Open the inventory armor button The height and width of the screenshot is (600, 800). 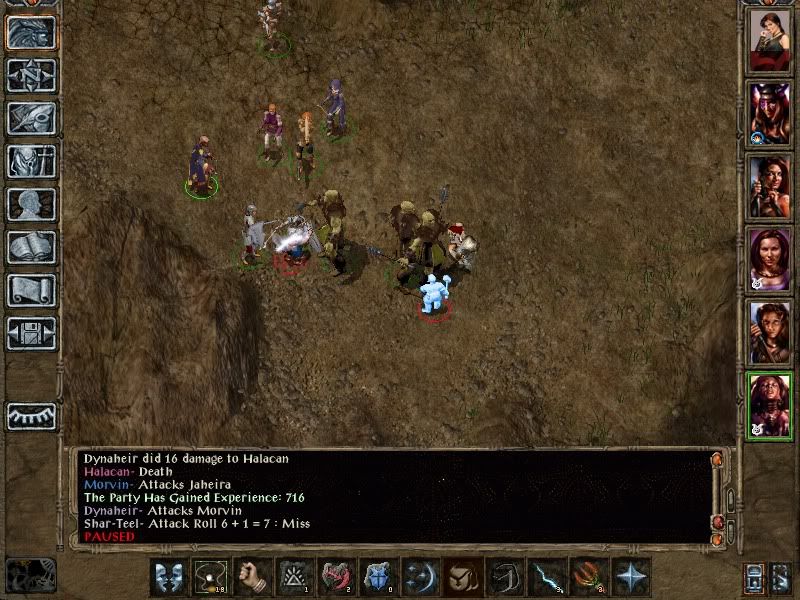pos(31,161)
